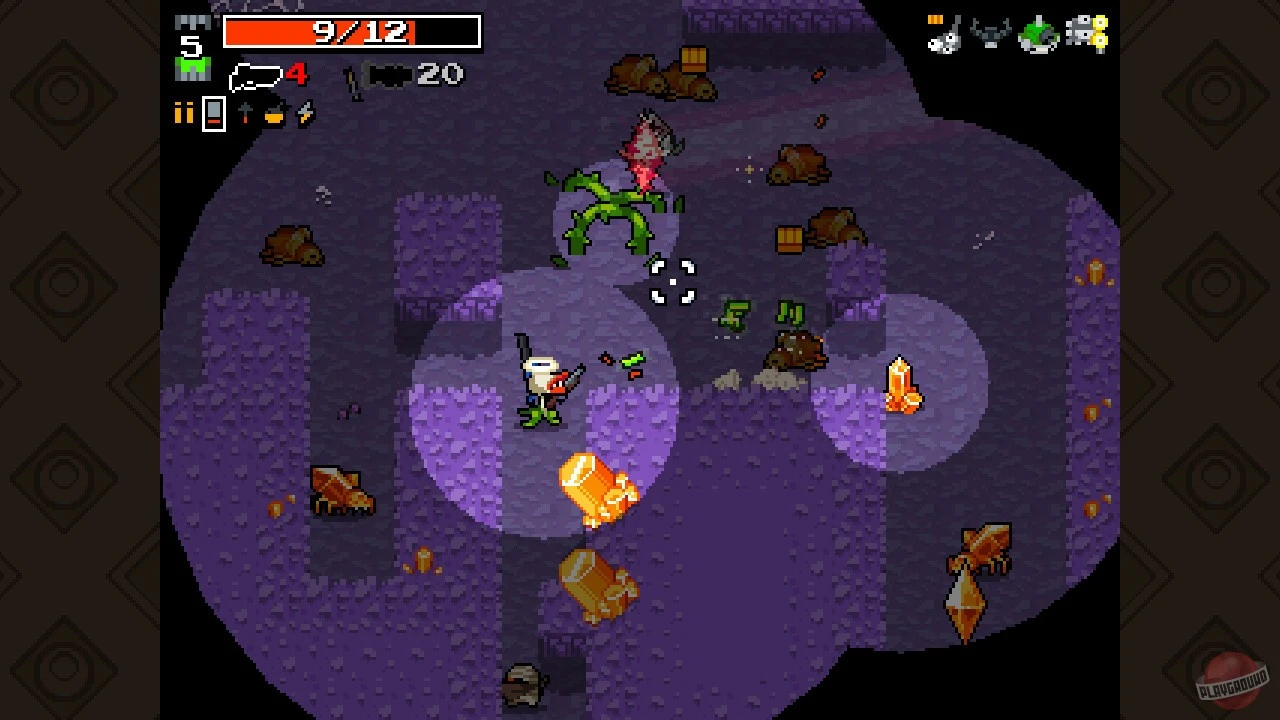The width and height of the screenshot is (1280, 720).
Task: Click the lightning bolt icon in the HUD
Action: pyautogui.click(x=302, y=113)
